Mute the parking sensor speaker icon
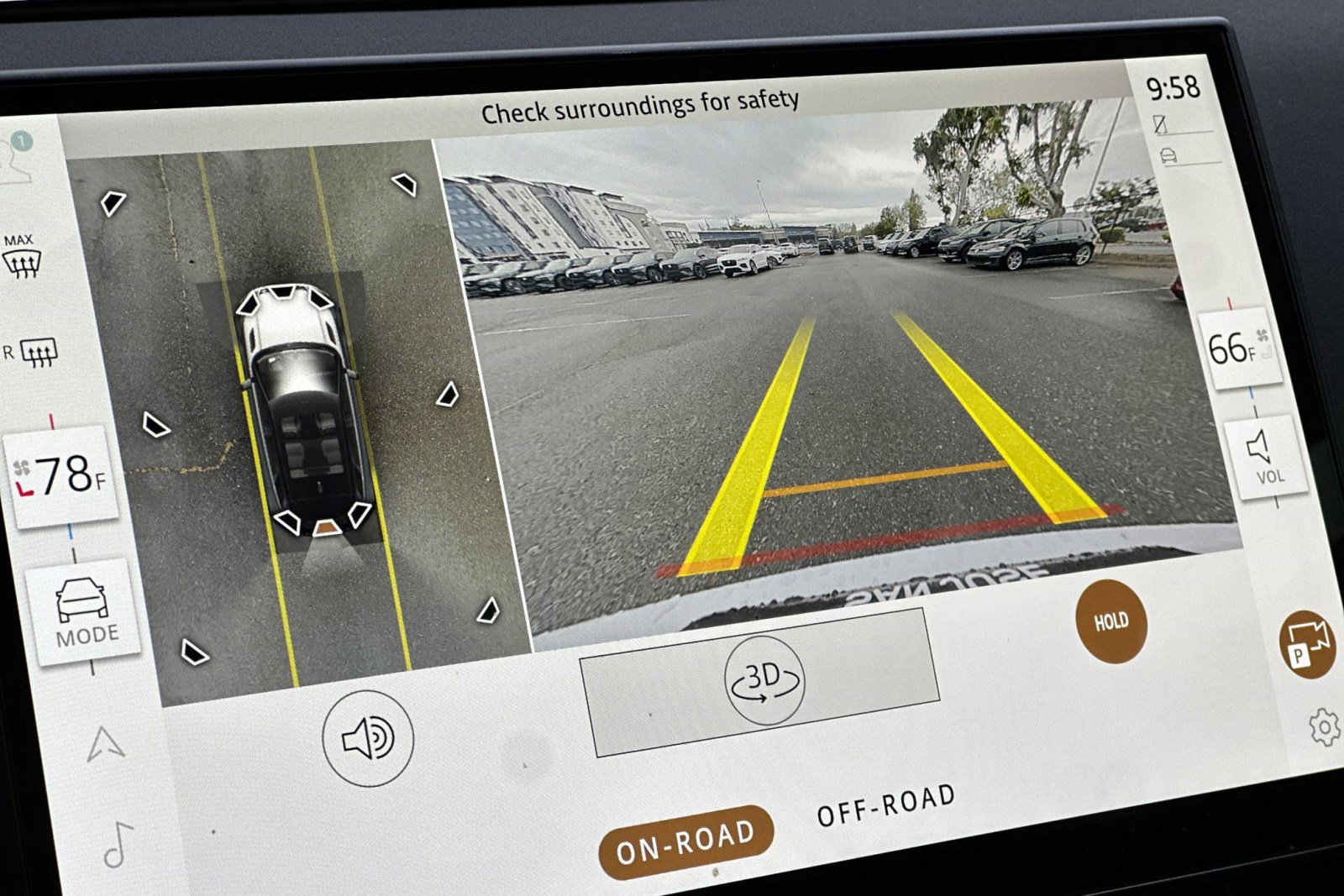The height and width of the screenshot is (896, 1344). pyautogui.click(x=368, y=736)
